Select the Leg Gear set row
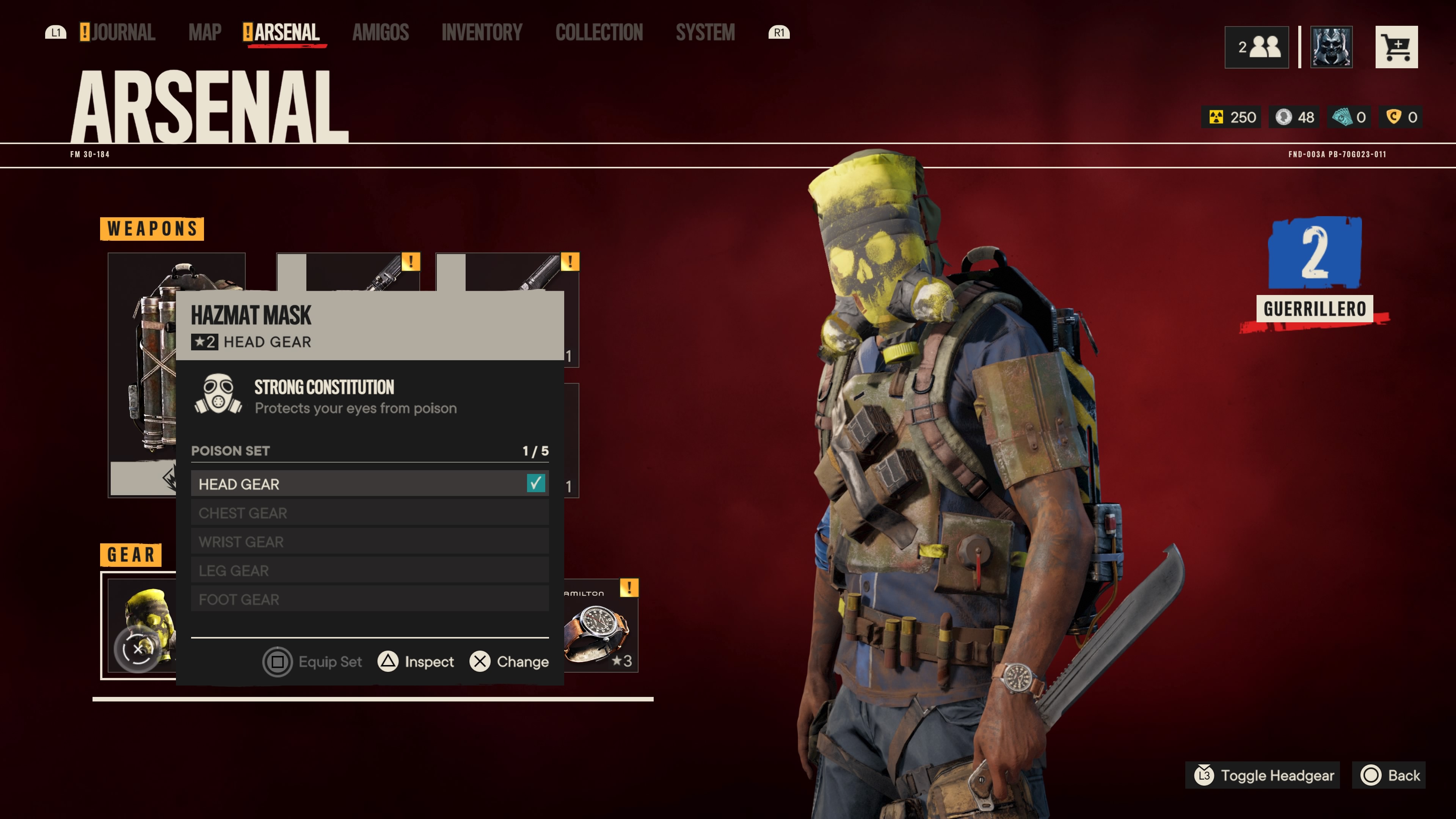 tap(370, 570)
